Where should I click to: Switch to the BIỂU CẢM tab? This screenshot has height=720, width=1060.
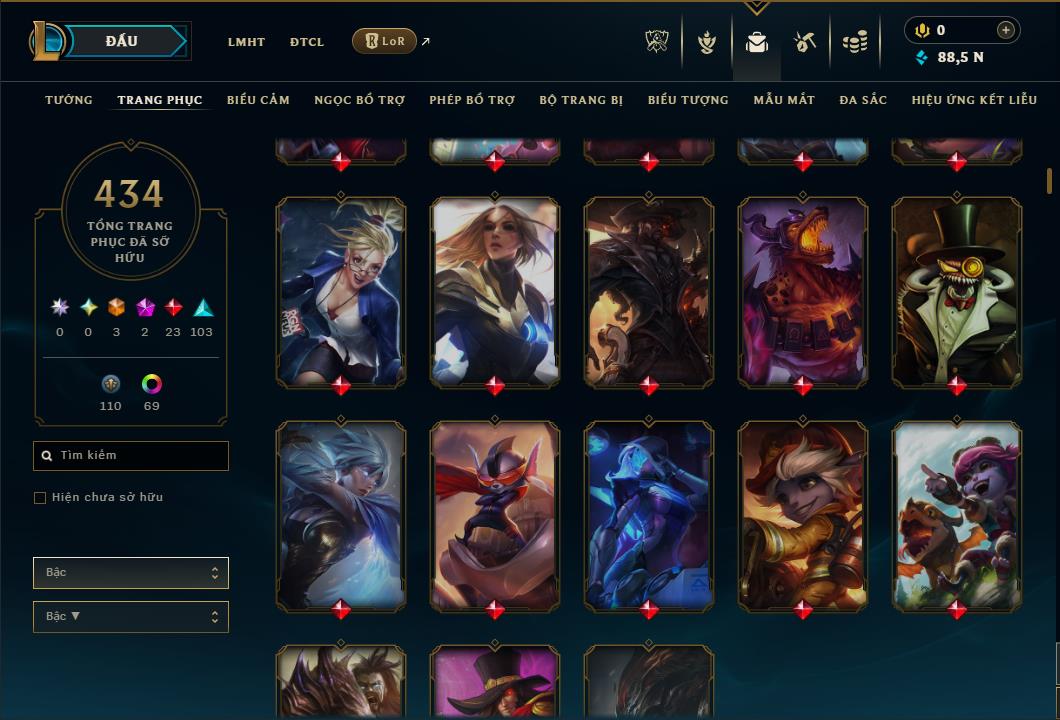pyautogui.click(x=258, y=100)
